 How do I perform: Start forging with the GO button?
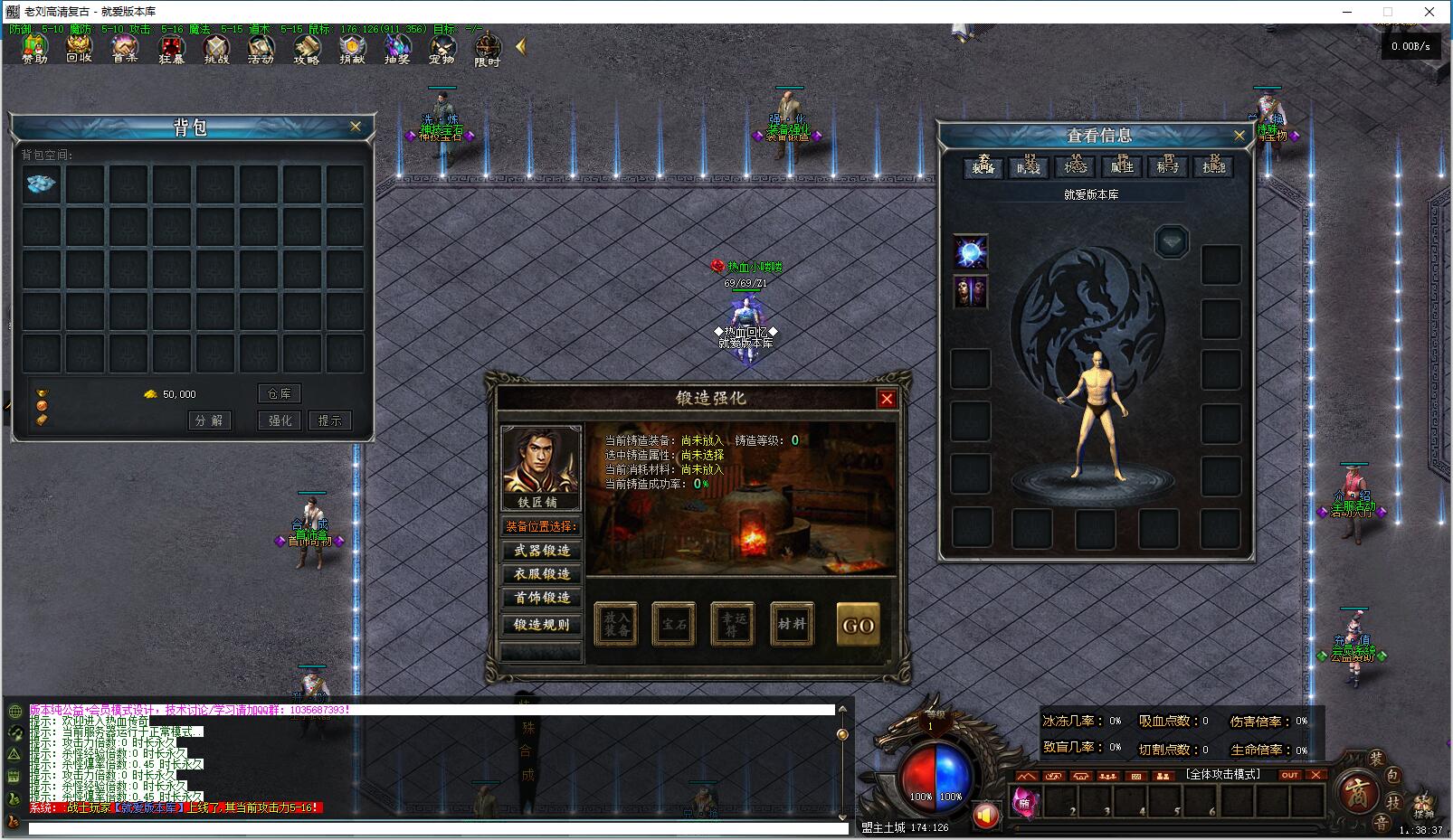coord(858,625)
